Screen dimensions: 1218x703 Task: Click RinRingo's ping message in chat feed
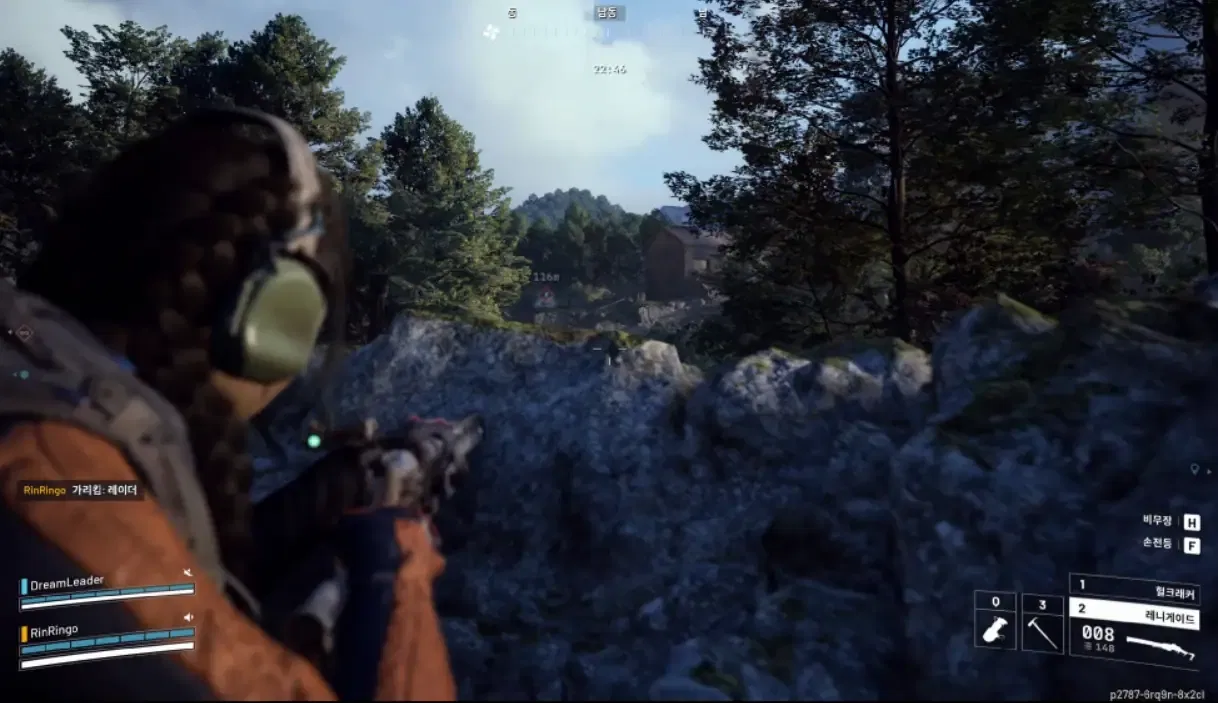coord(82,491)
